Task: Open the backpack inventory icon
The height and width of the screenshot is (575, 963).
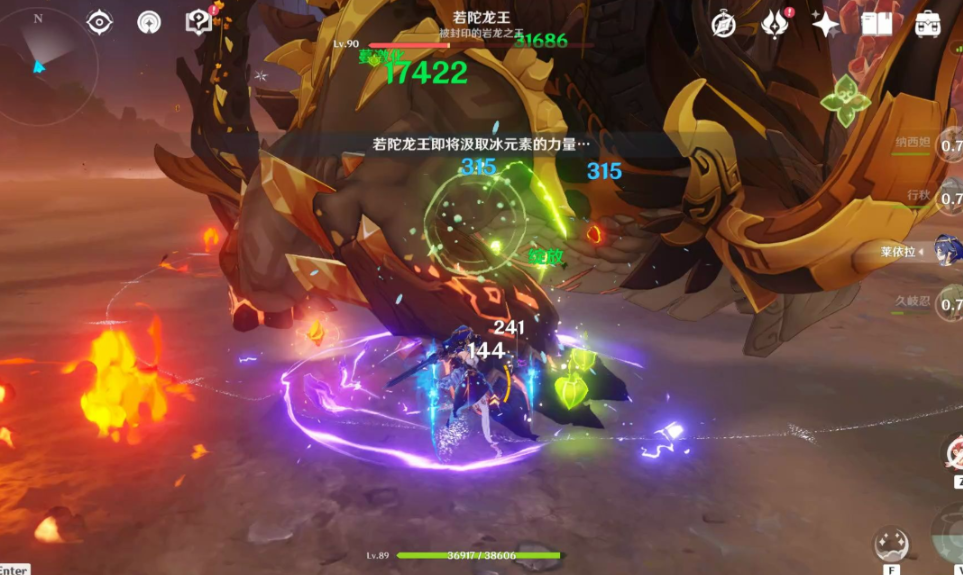Action: click(x=927, y=24)
